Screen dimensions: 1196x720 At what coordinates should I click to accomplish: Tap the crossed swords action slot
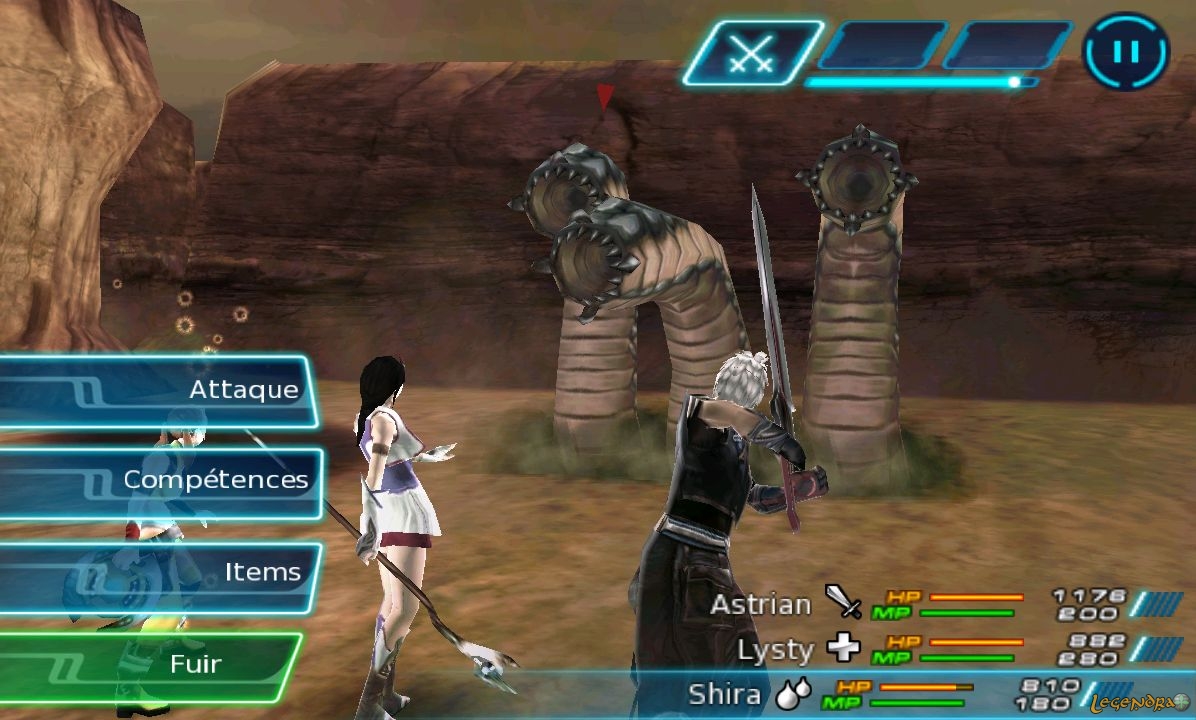tap(750, 52)
